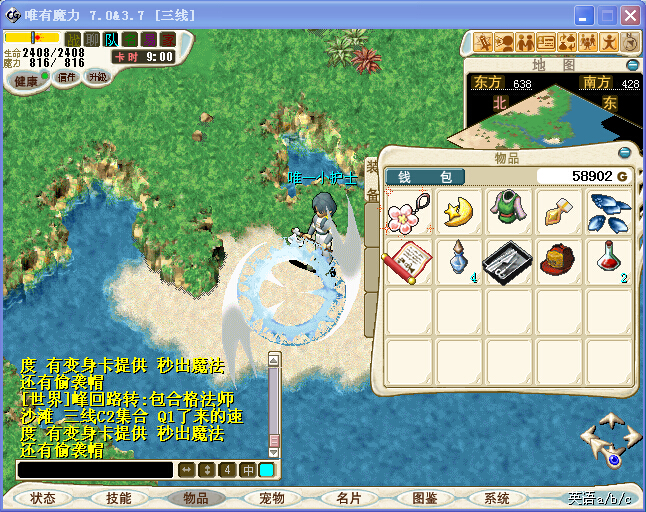646x512 pixels.
Task: Open the 图鉴 album menu
Action: pos(424,498)
